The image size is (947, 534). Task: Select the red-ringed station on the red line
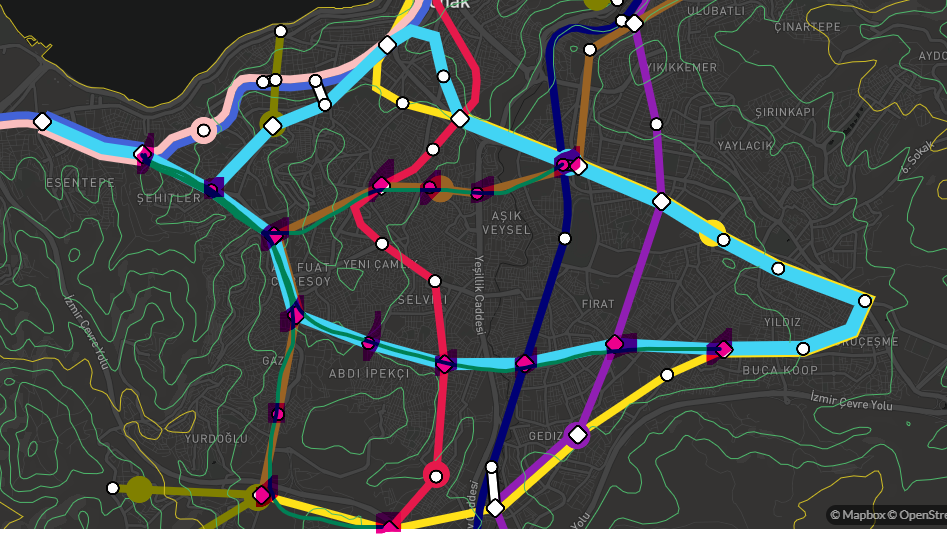[x=436, y=475]
